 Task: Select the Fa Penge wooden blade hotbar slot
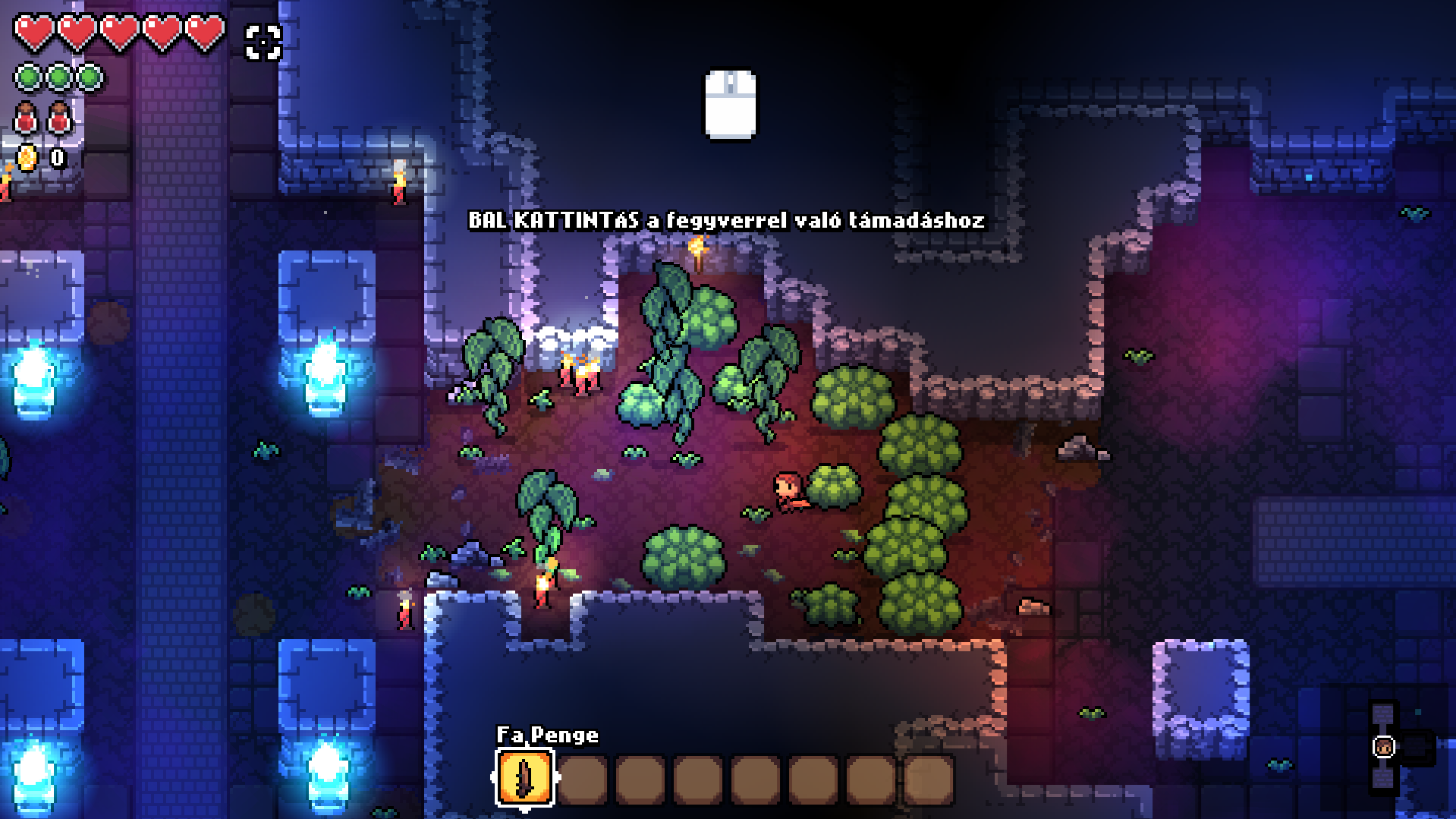tap(524, 777)
